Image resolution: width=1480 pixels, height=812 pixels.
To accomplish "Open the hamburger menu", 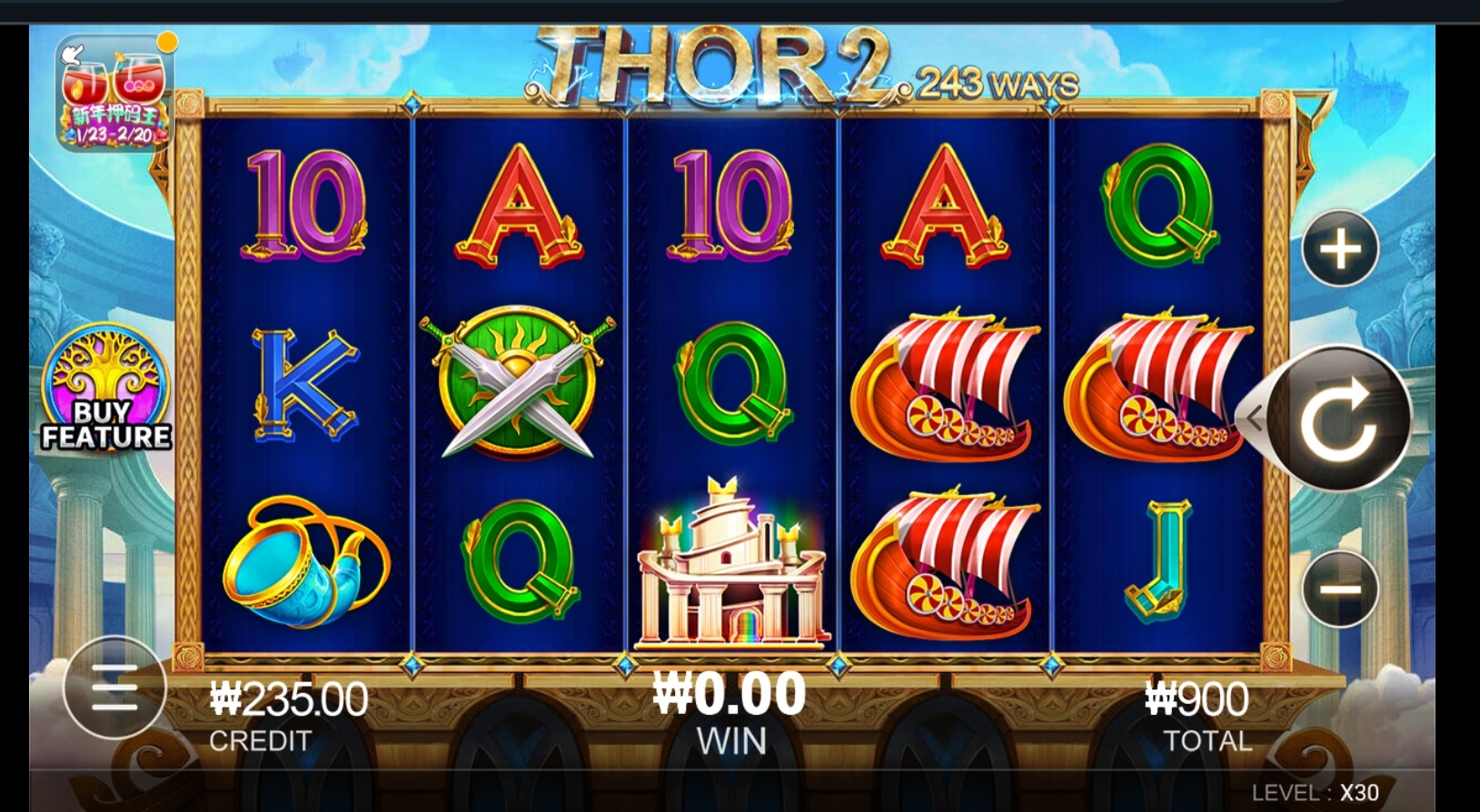I will [114, 688].
